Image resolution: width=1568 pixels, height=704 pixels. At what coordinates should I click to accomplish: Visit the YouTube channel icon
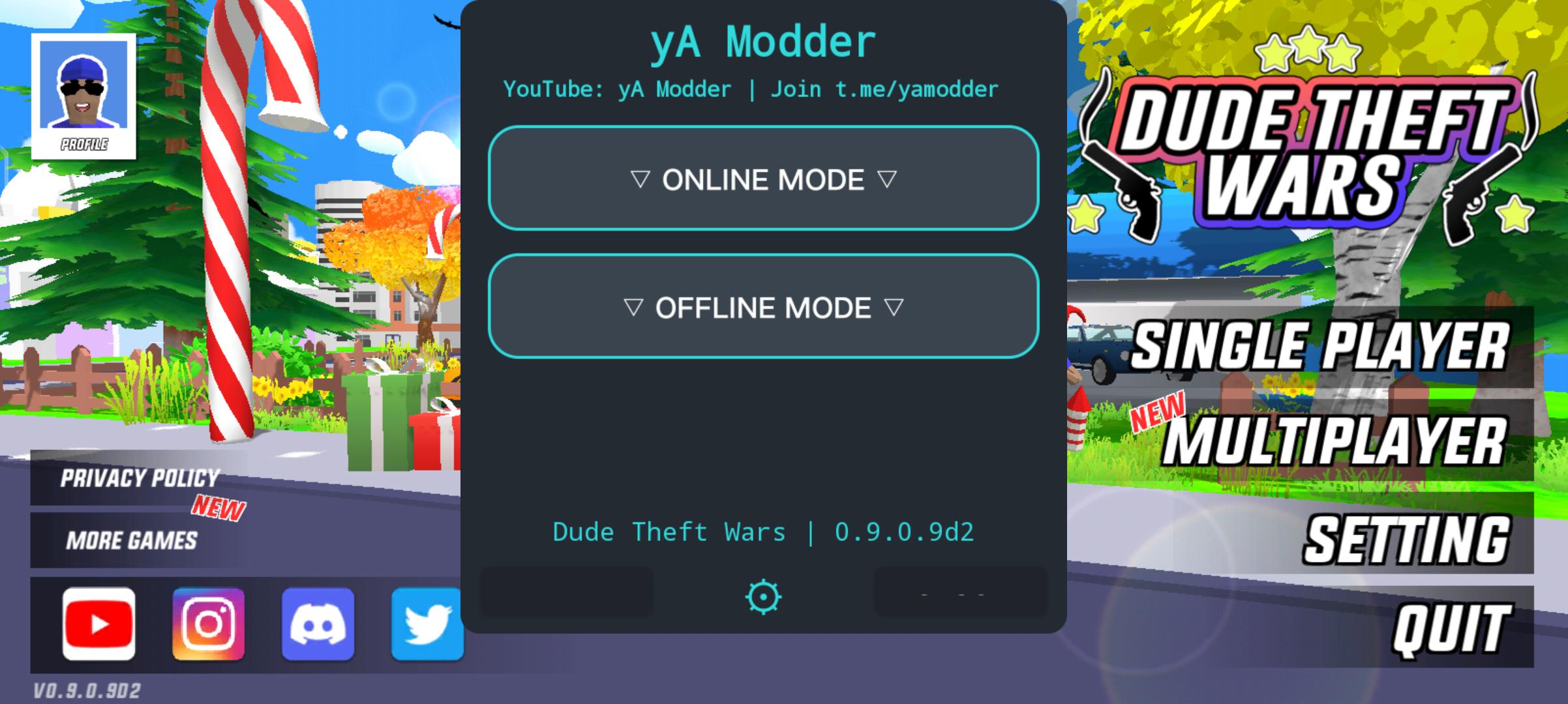click(99, 624)
